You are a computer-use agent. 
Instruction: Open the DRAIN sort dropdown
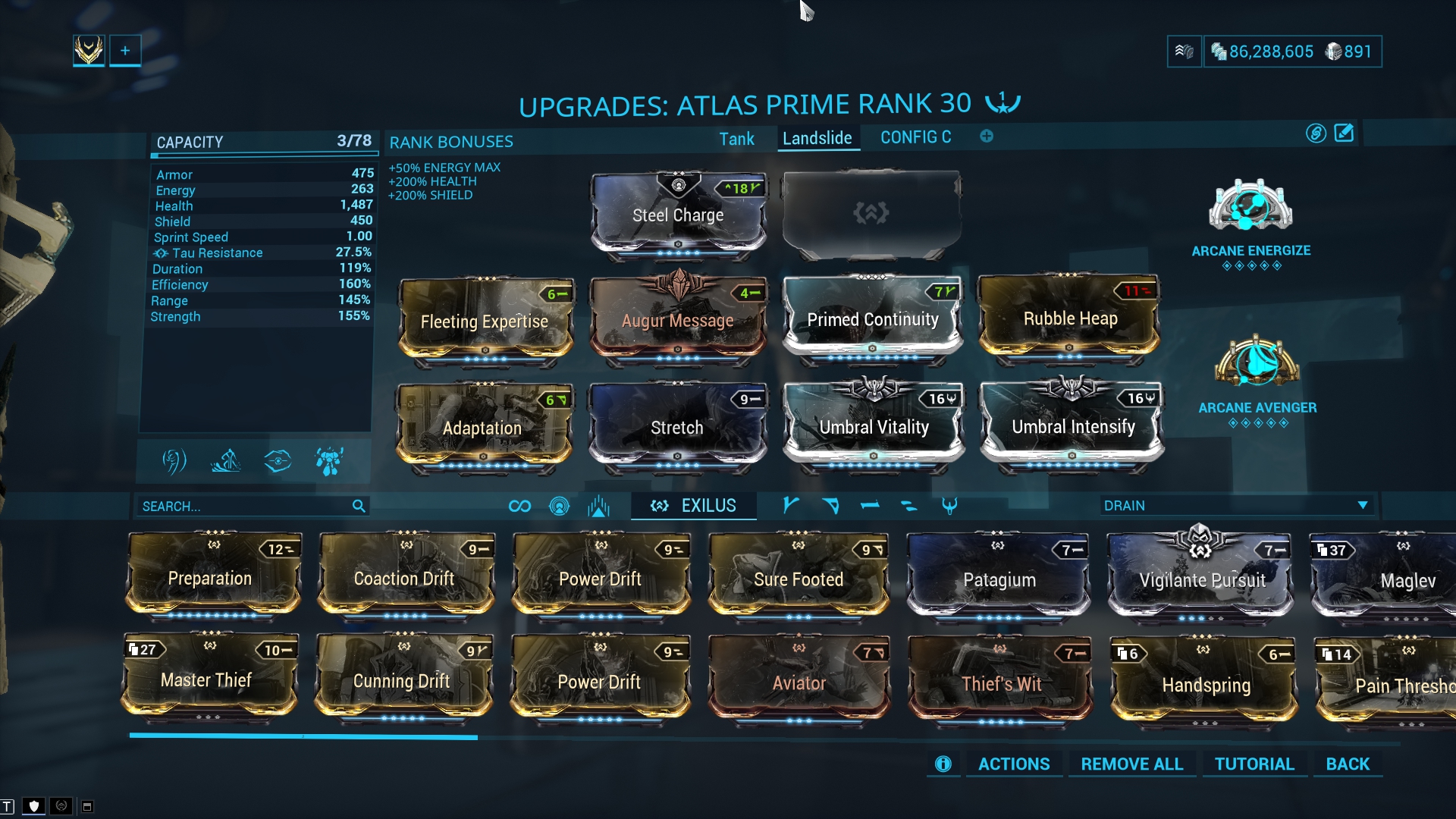[x=1235, y=505]
